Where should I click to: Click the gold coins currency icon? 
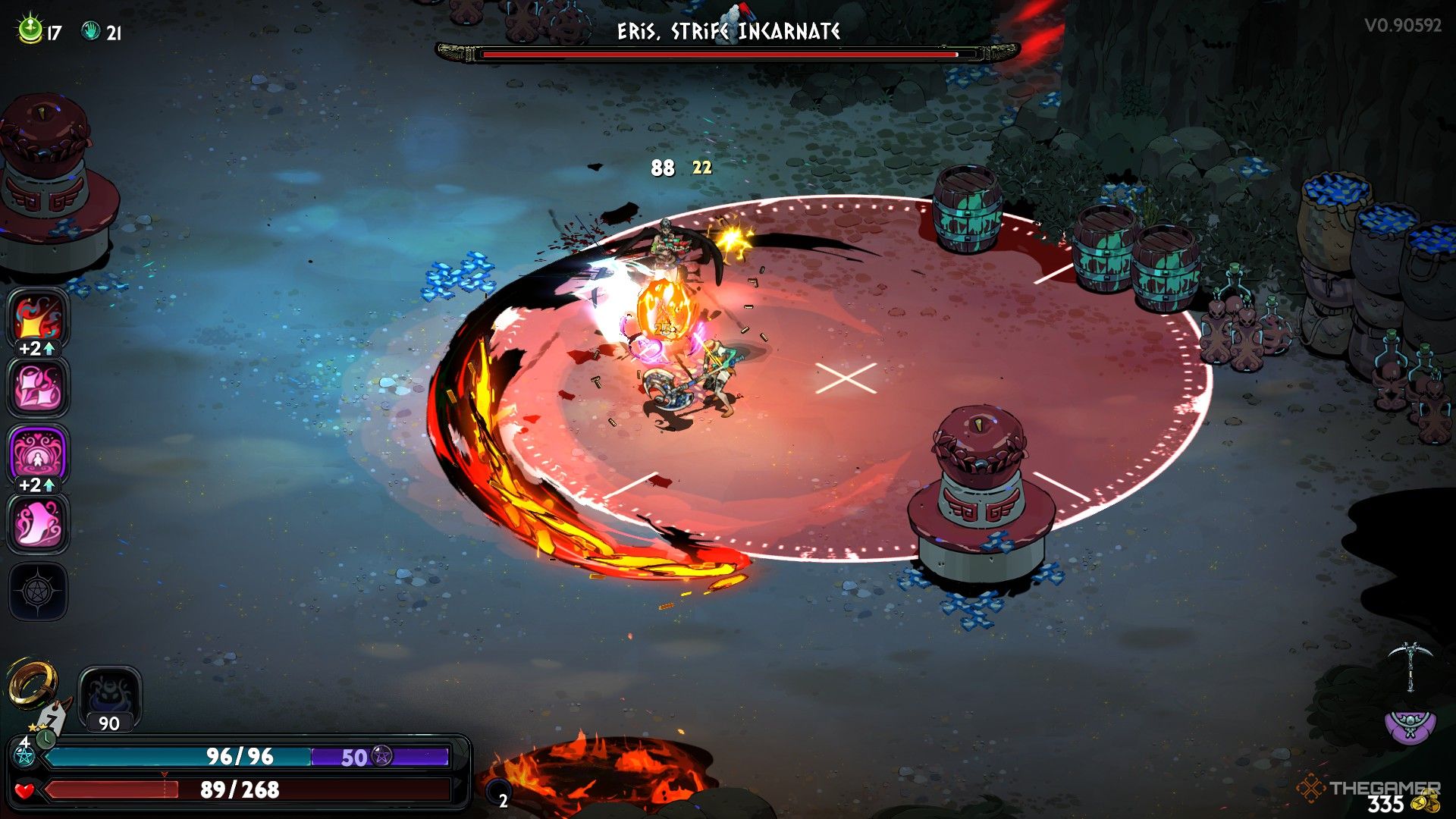(x=1427, y=802)
